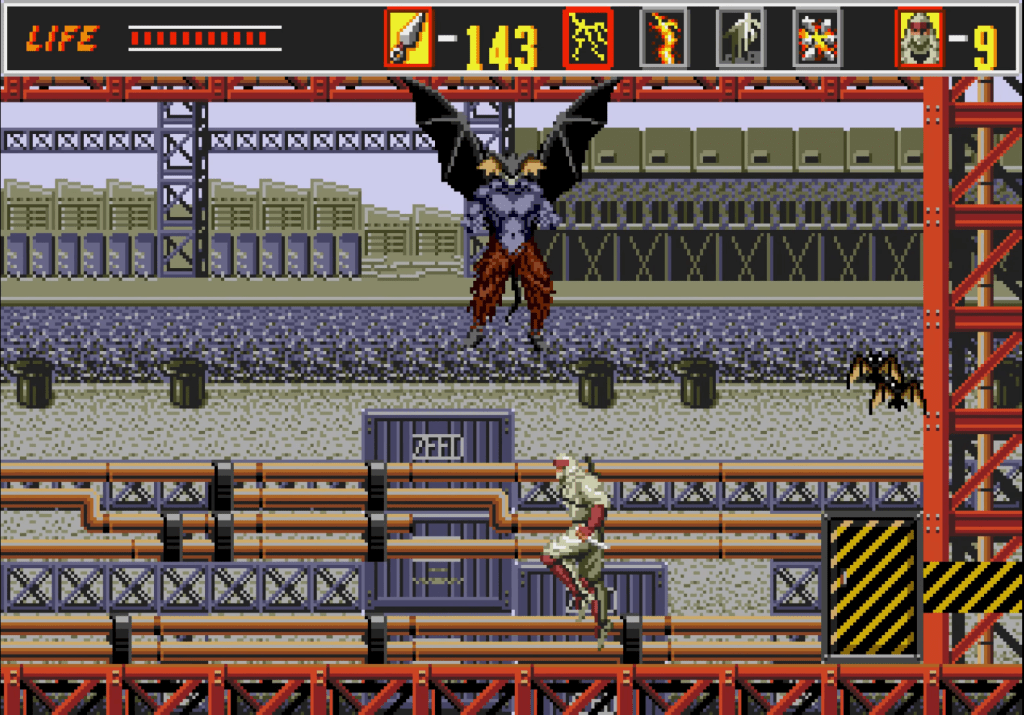The width and height of the screenshot is (1024, 715).
Task: Choose the Karyu fire ninjutsu icon
Action: (x=664, y=38)
